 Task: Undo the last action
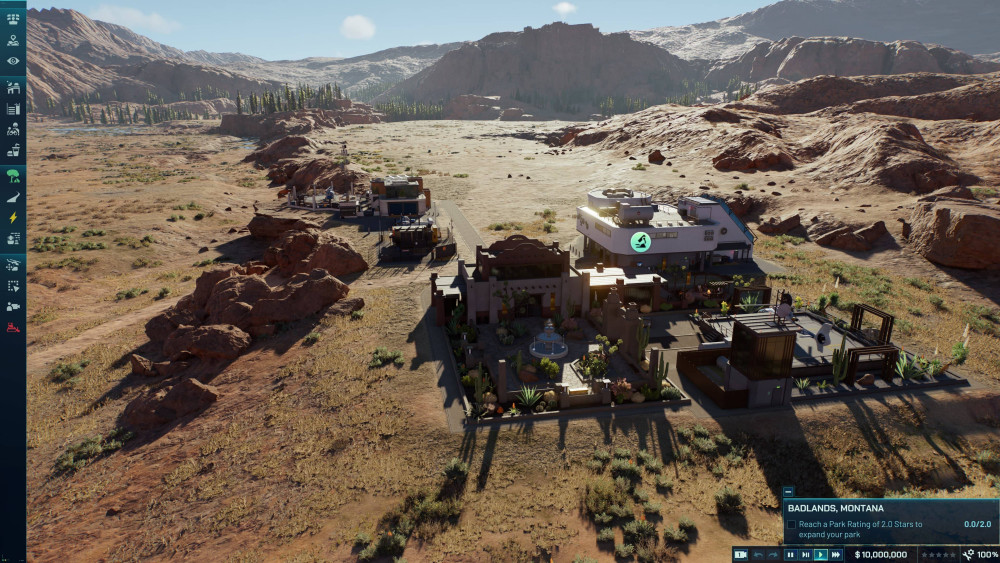[758, 554]
